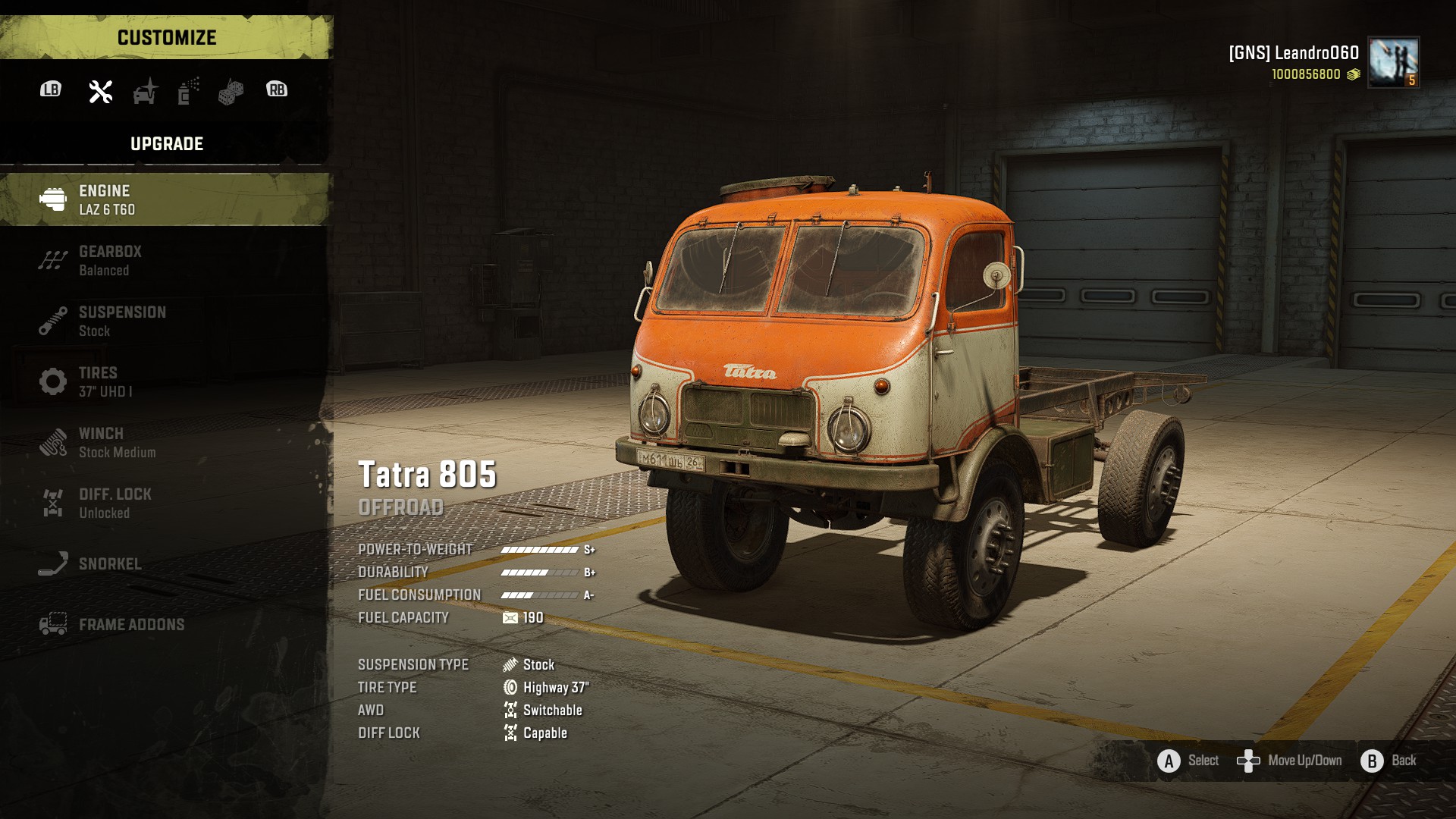1456x819 pixels.
Task: Switch to the wrench-and-screwdriver Upgrade tab
Action: click(100, 91)
